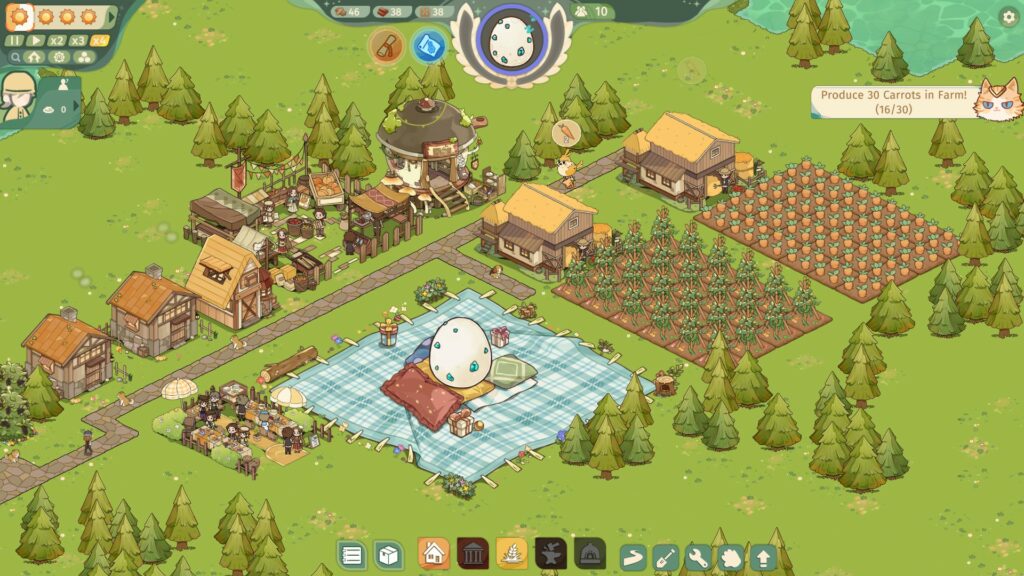Choose the wrench tool
Screen dimensions: 1024x576
(x=697, y=557)
